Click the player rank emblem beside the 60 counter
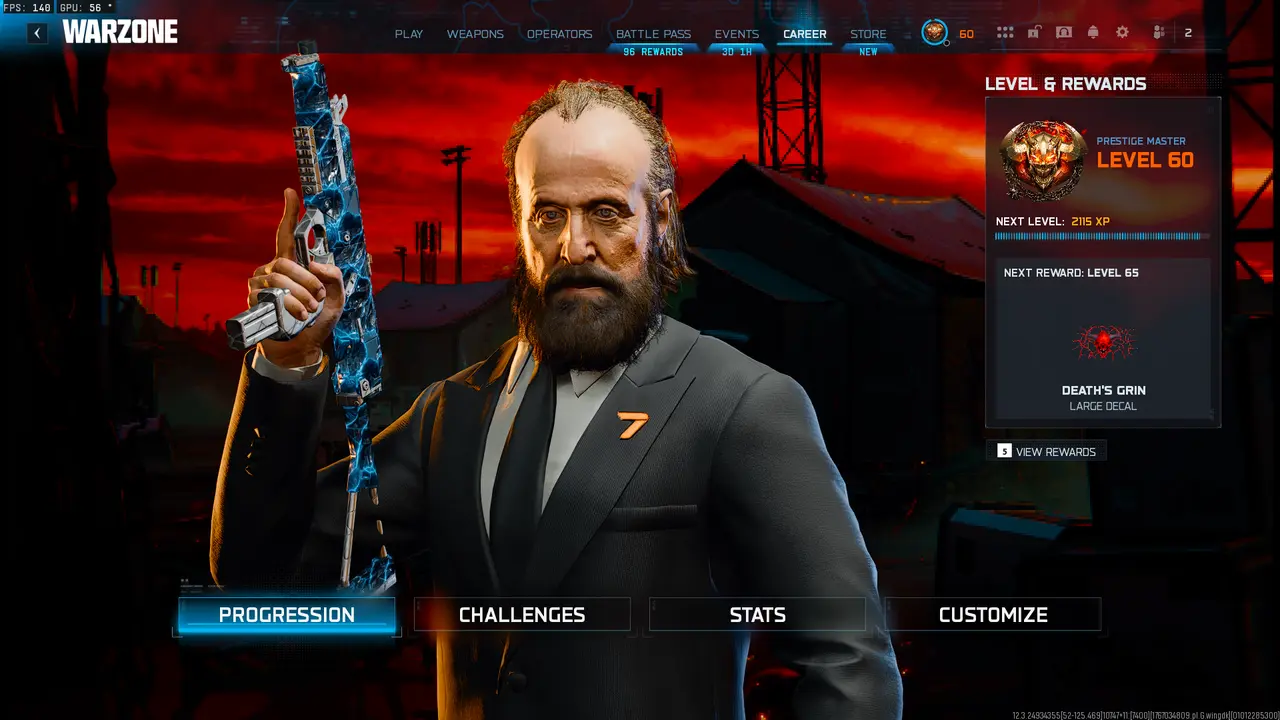This screenshot has width=1280, height=720. 932,32
